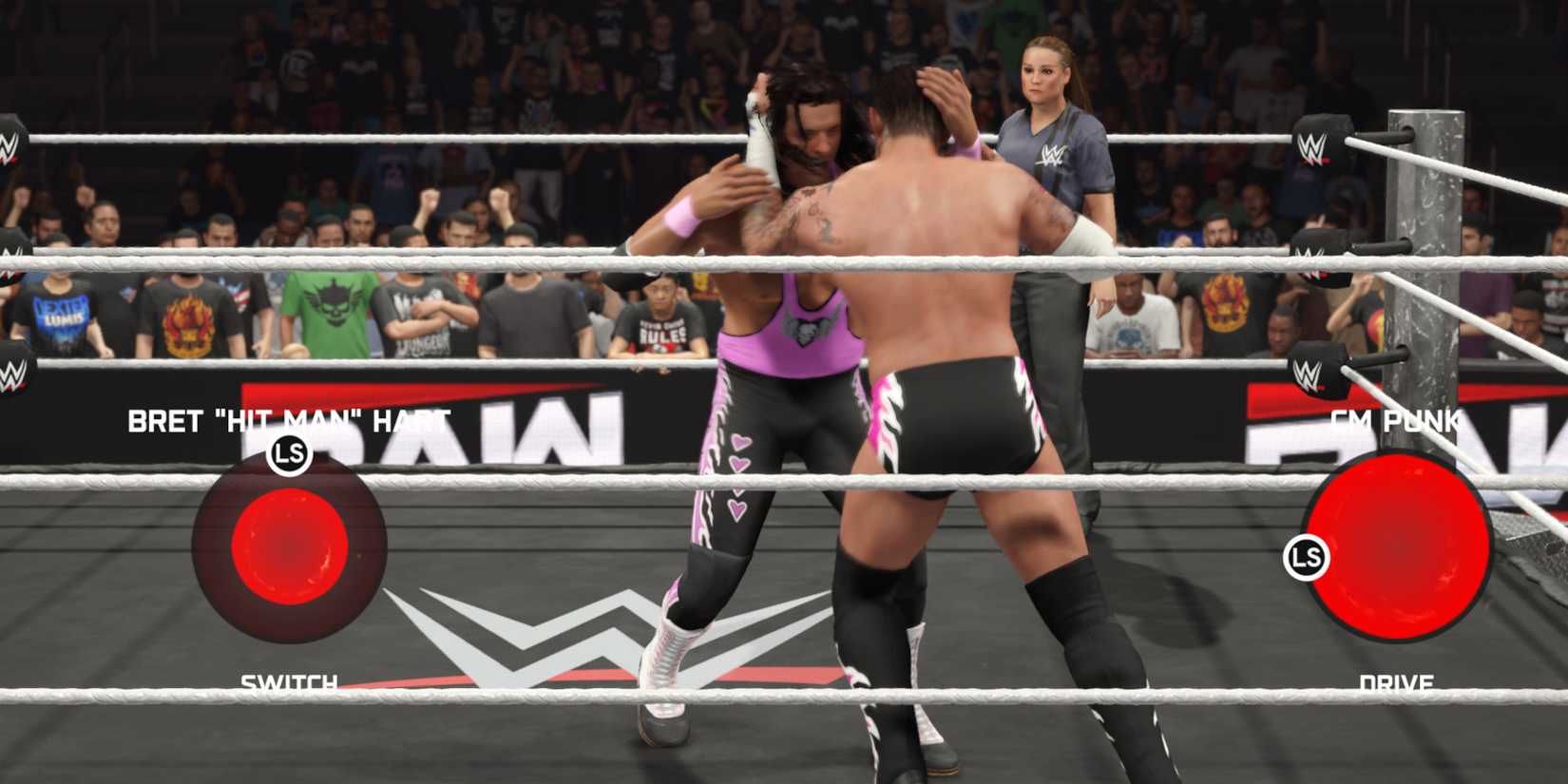Click the WWE logo on the top-right turnbuckle

click(1310, 144)
